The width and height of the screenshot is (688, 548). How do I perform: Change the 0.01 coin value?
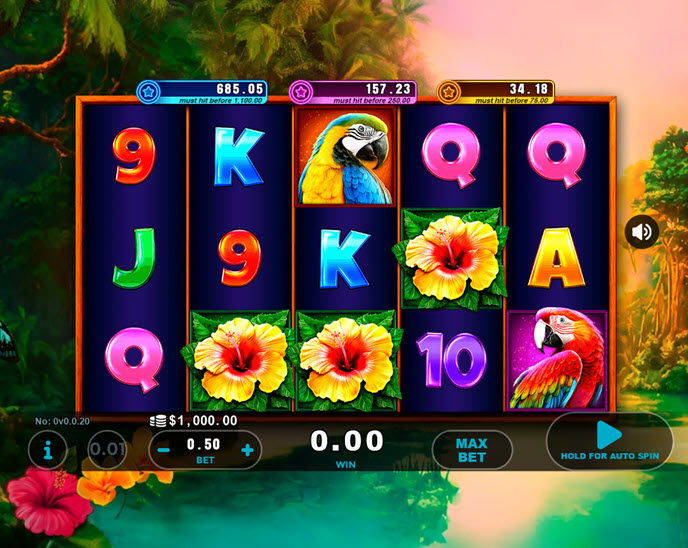point(107,450)
